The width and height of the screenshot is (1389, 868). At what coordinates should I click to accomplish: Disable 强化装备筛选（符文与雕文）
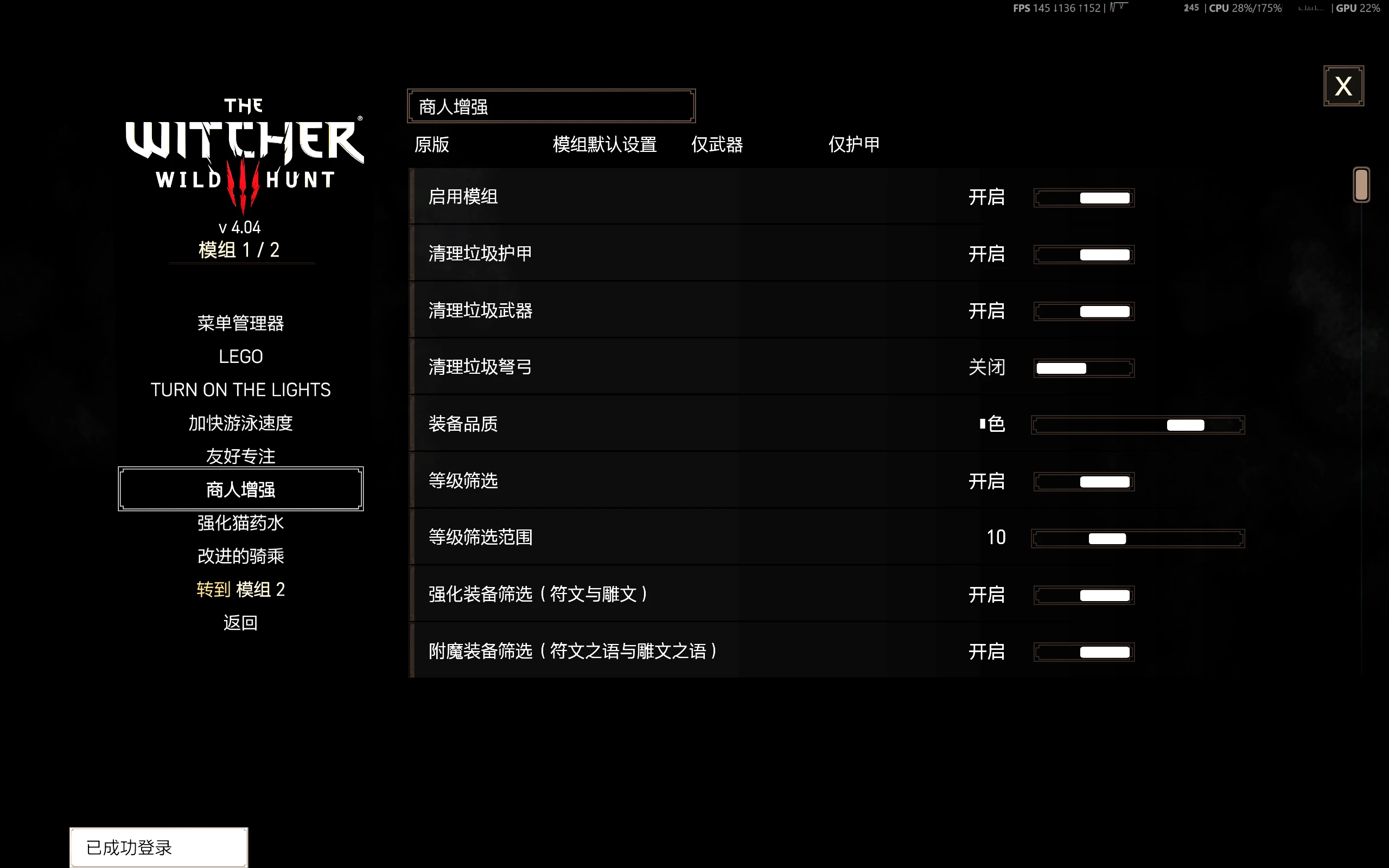(1083, 595)
